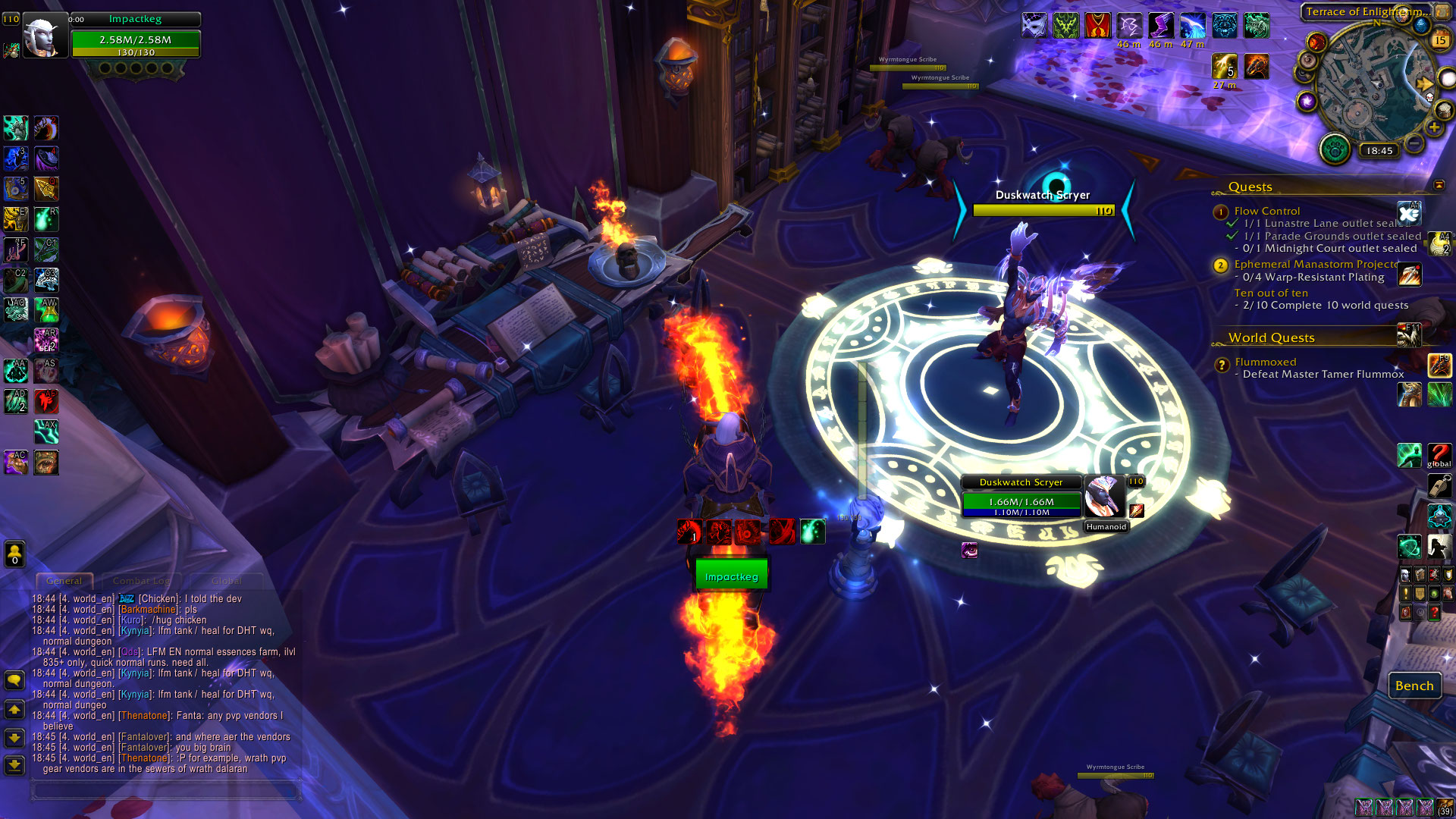The height and width of the screenshot is (819, 1456).
Task: Click the Bench button
Action: point(1414,686)
